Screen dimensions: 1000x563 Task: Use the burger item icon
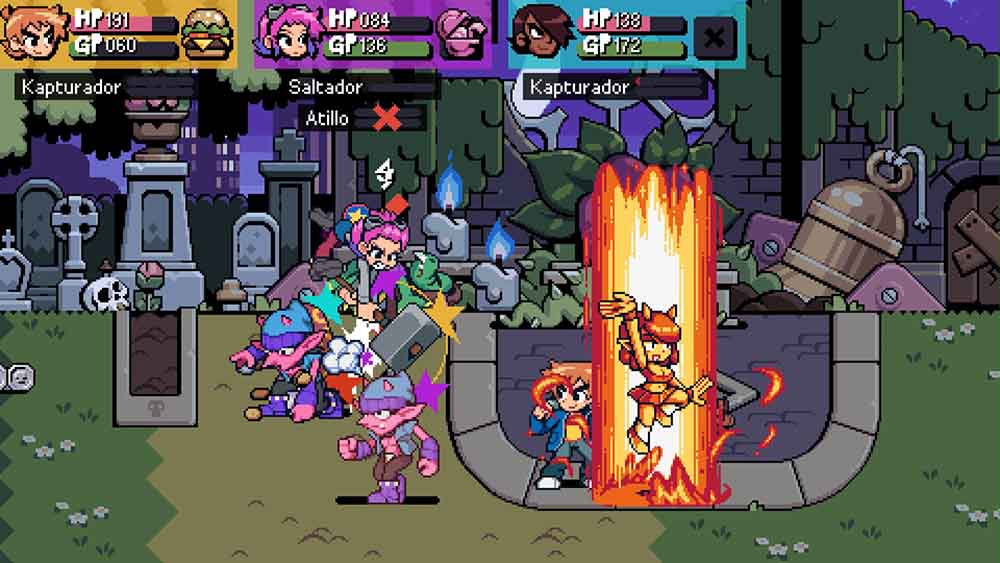(208, 35)
